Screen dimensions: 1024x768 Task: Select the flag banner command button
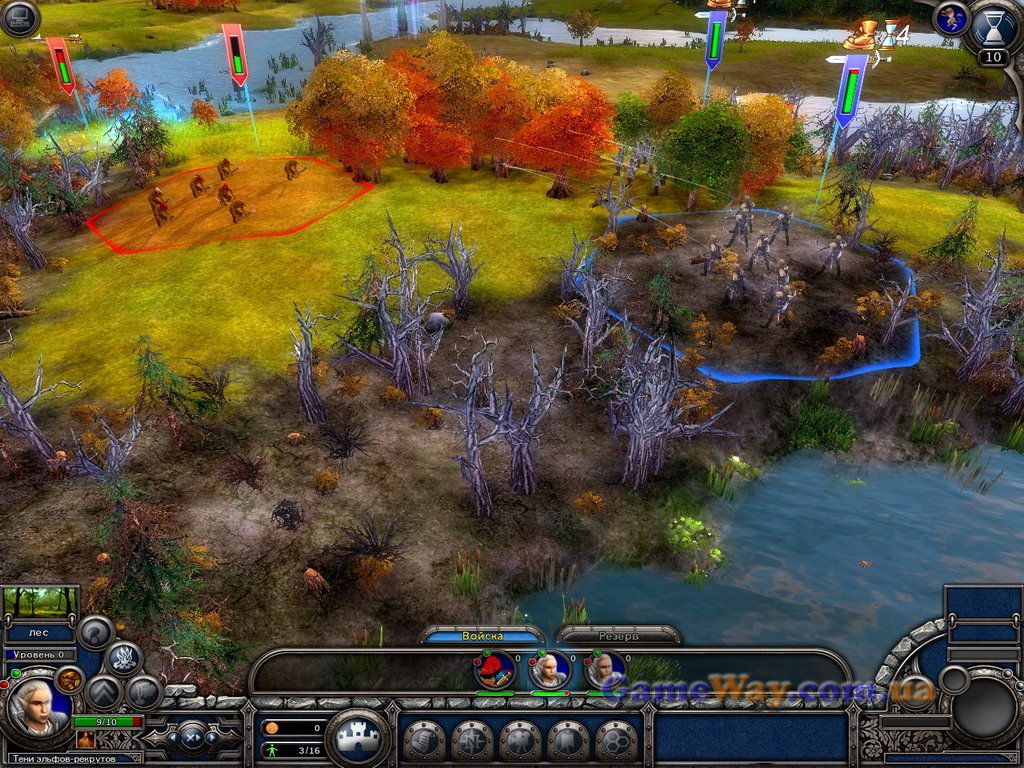(x=569, y=741)
